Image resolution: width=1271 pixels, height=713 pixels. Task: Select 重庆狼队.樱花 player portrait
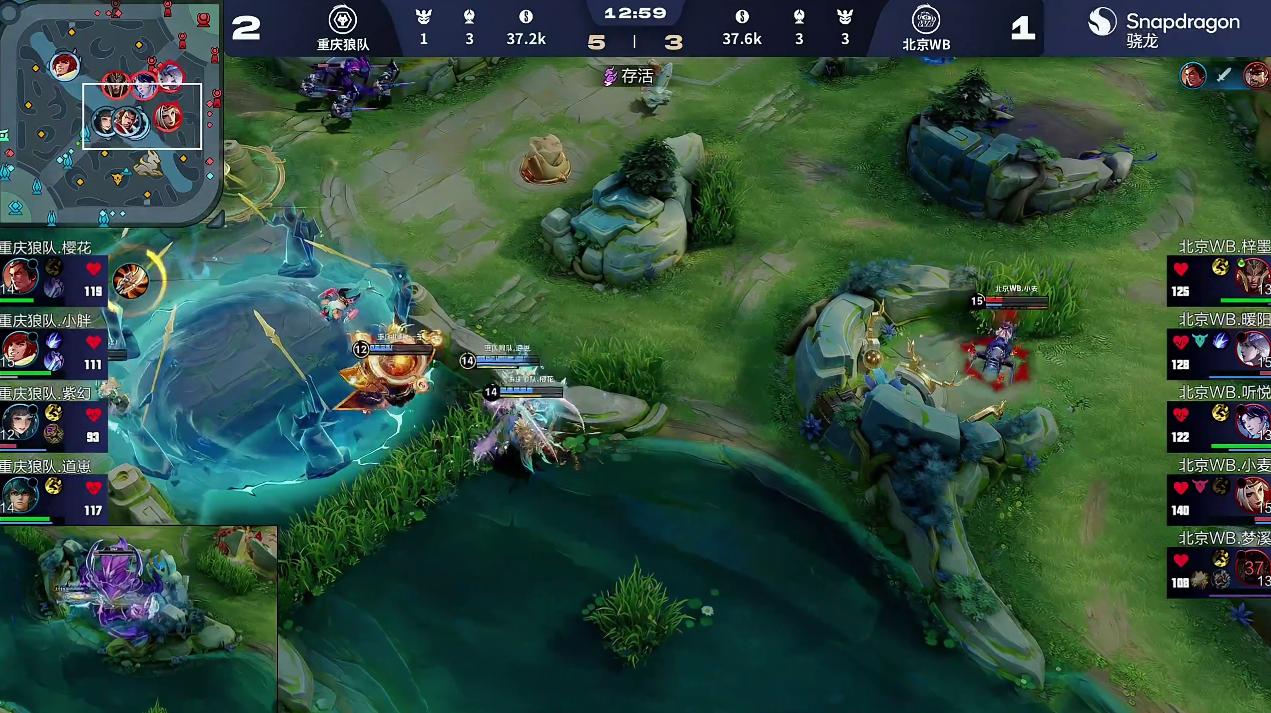click(x=19, y=278)
